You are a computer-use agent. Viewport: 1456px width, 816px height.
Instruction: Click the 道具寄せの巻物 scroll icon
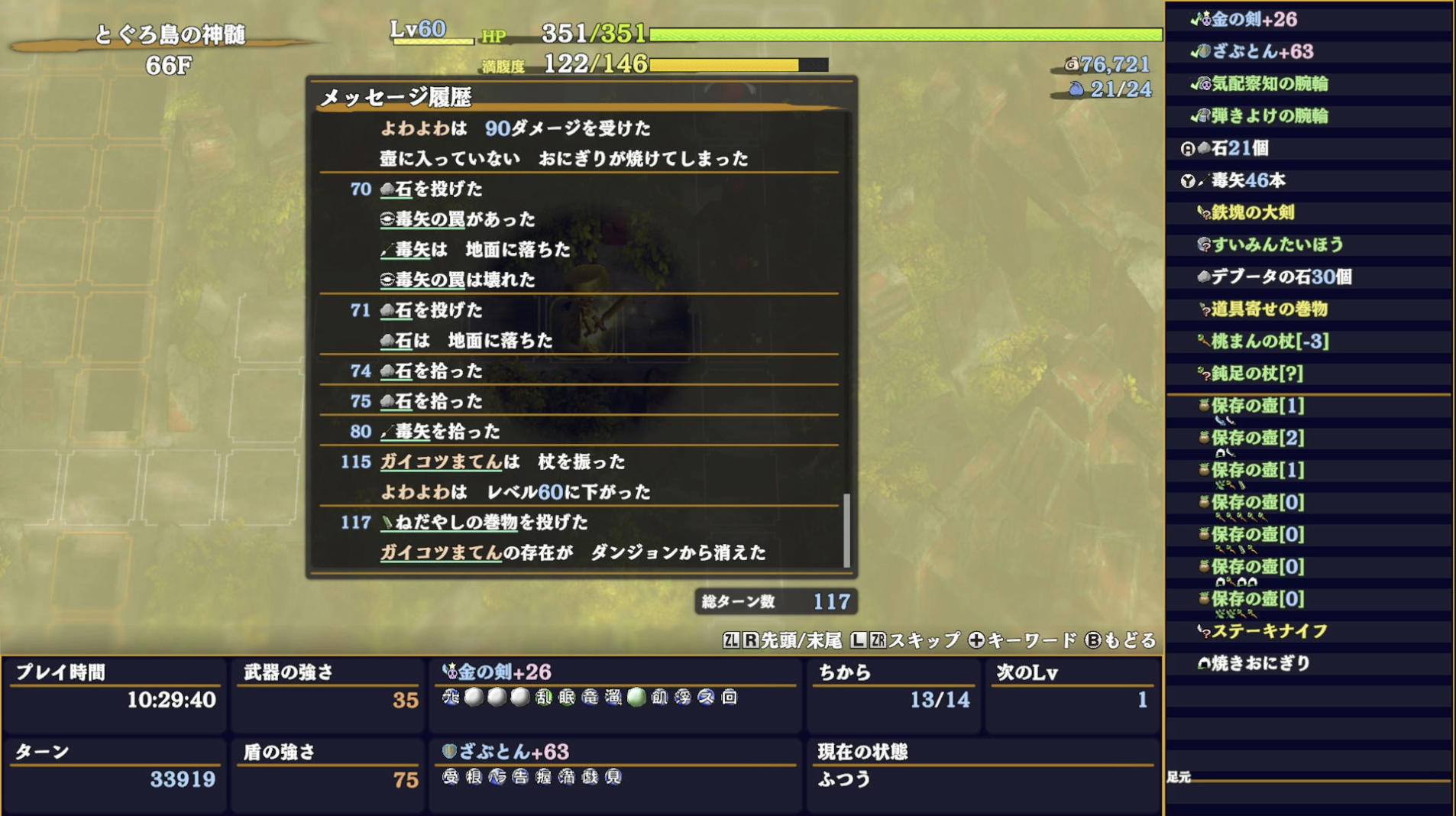tap(1201, 310)
